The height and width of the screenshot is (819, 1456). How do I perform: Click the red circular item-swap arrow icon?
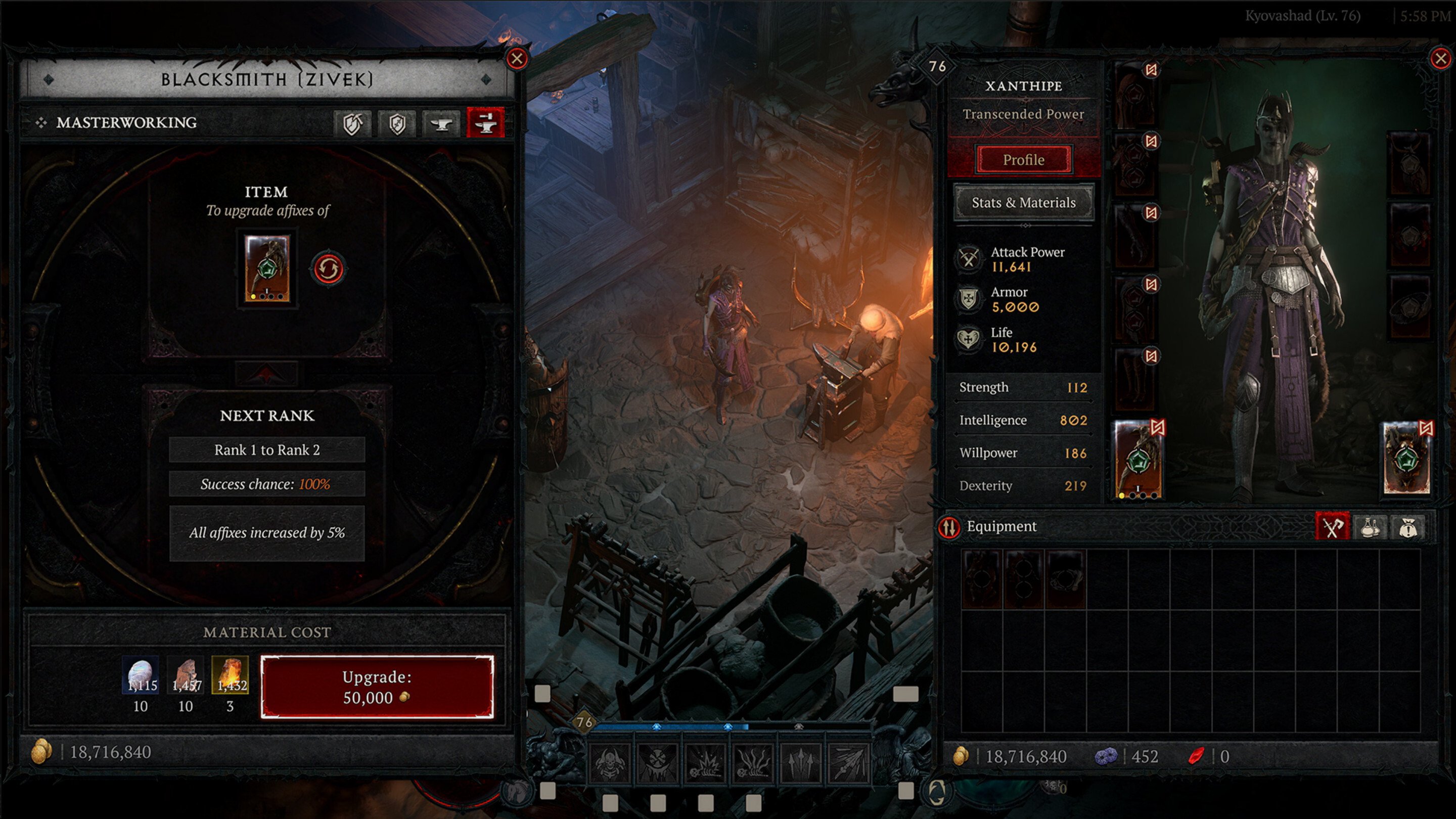[x=329, y=270]
